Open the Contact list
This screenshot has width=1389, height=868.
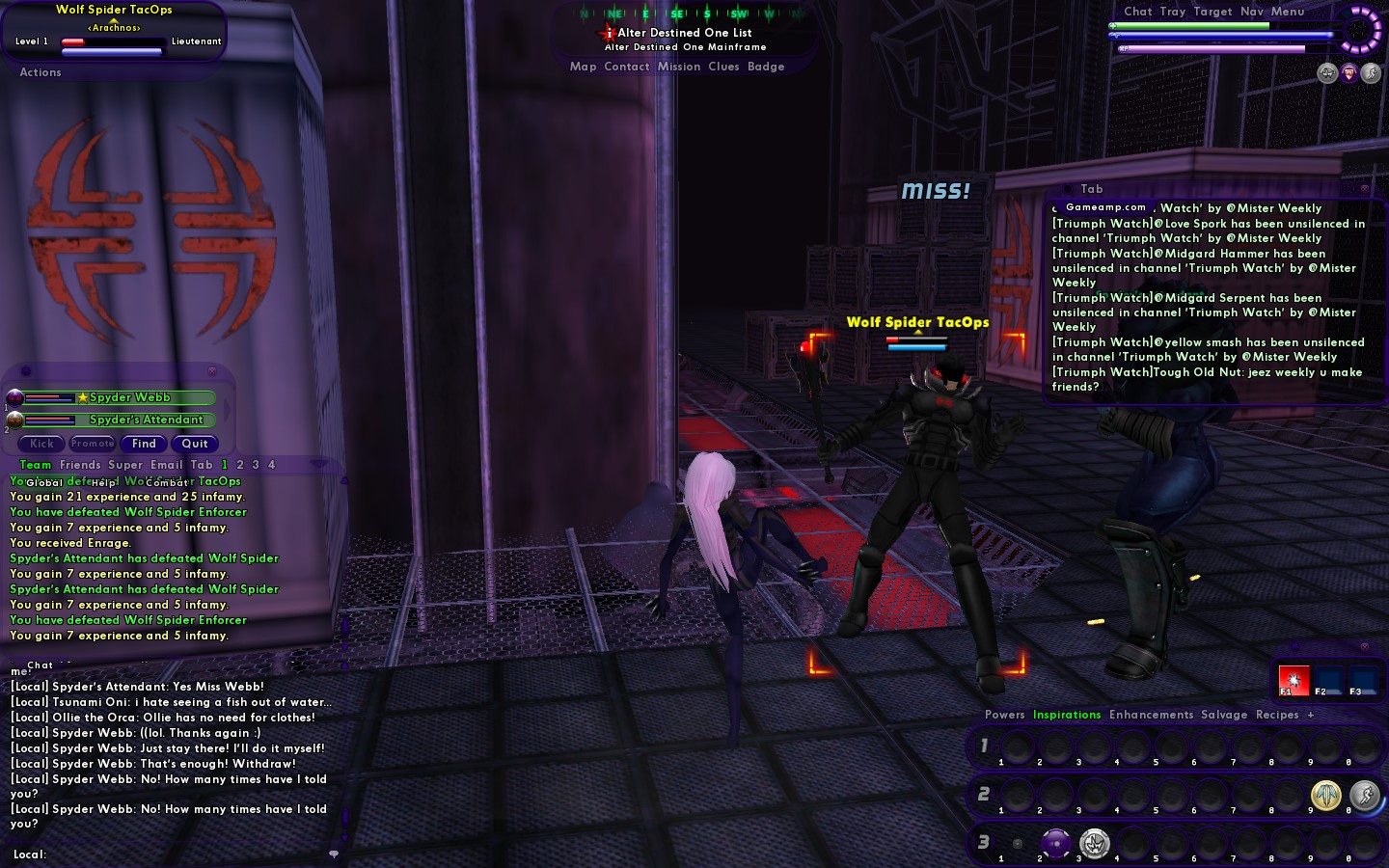point(626,67)
